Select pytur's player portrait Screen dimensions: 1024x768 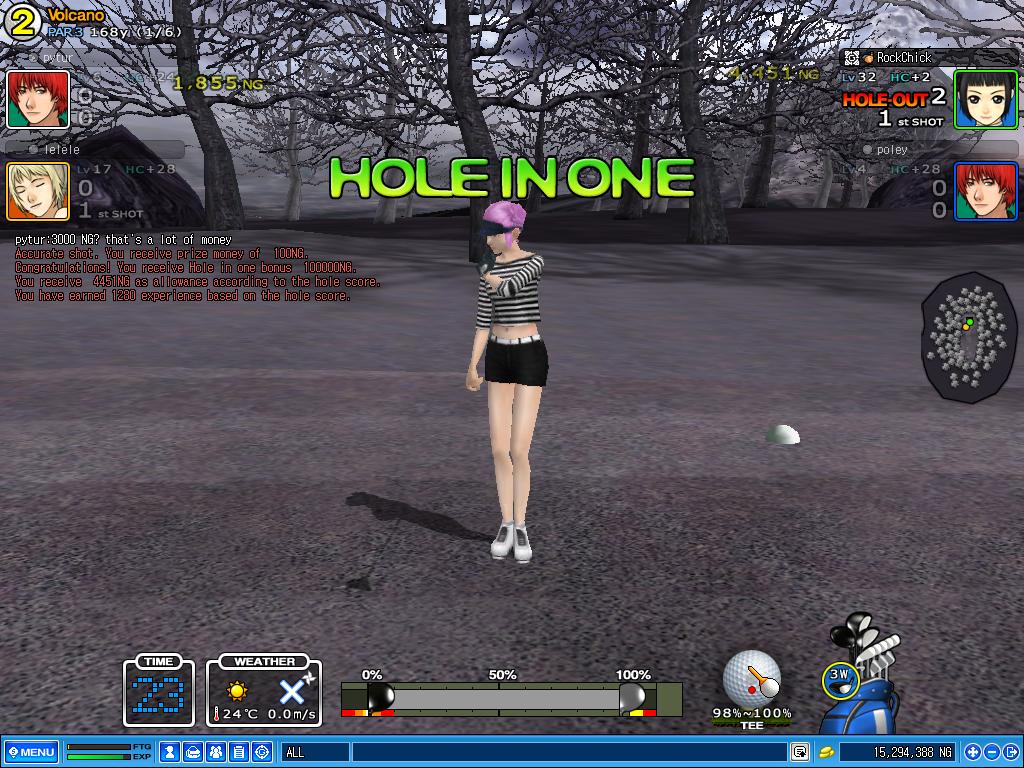(x=38, y=99)
